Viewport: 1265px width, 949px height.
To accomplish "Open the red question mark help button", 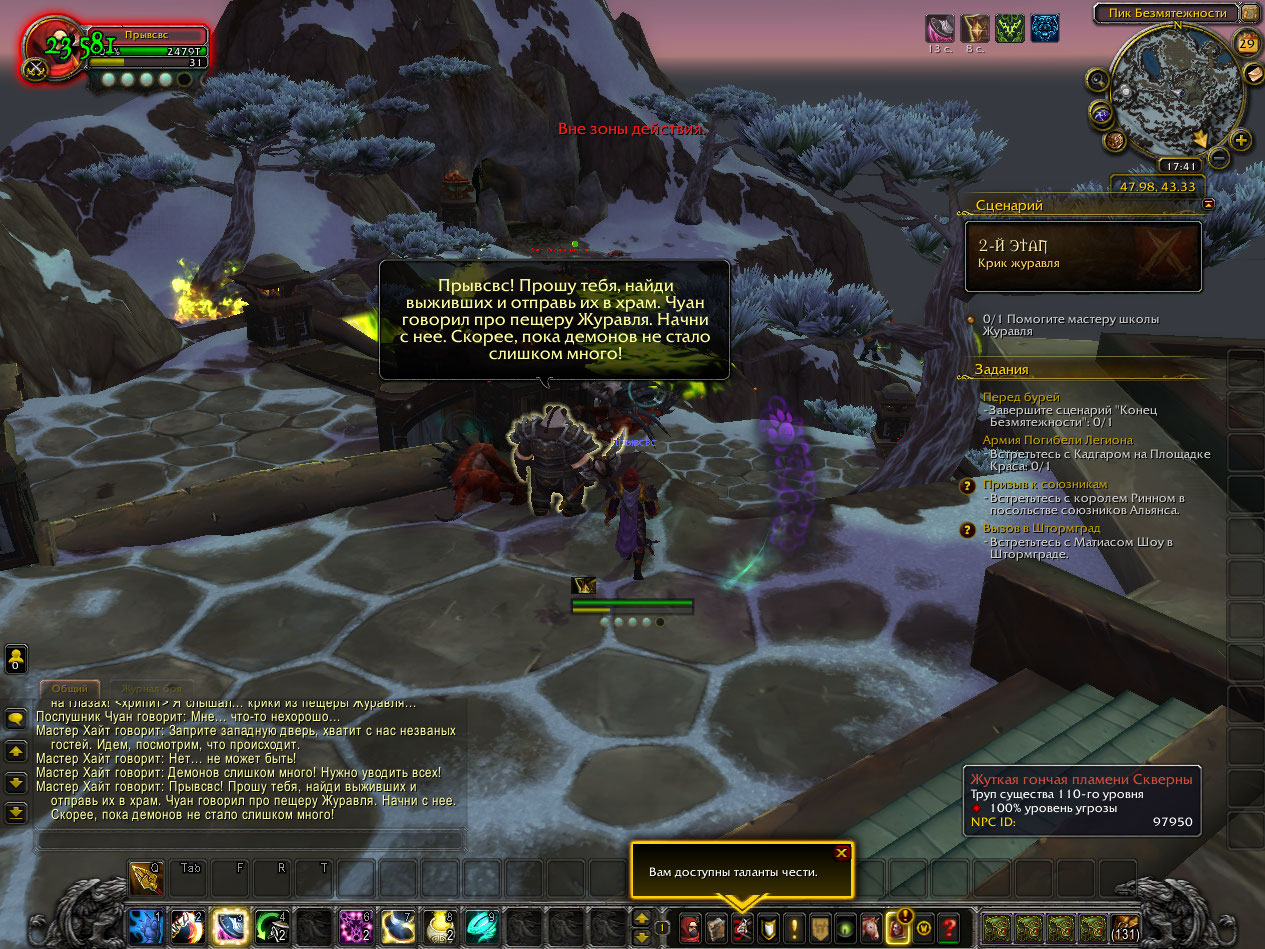I will coord(949,927).
